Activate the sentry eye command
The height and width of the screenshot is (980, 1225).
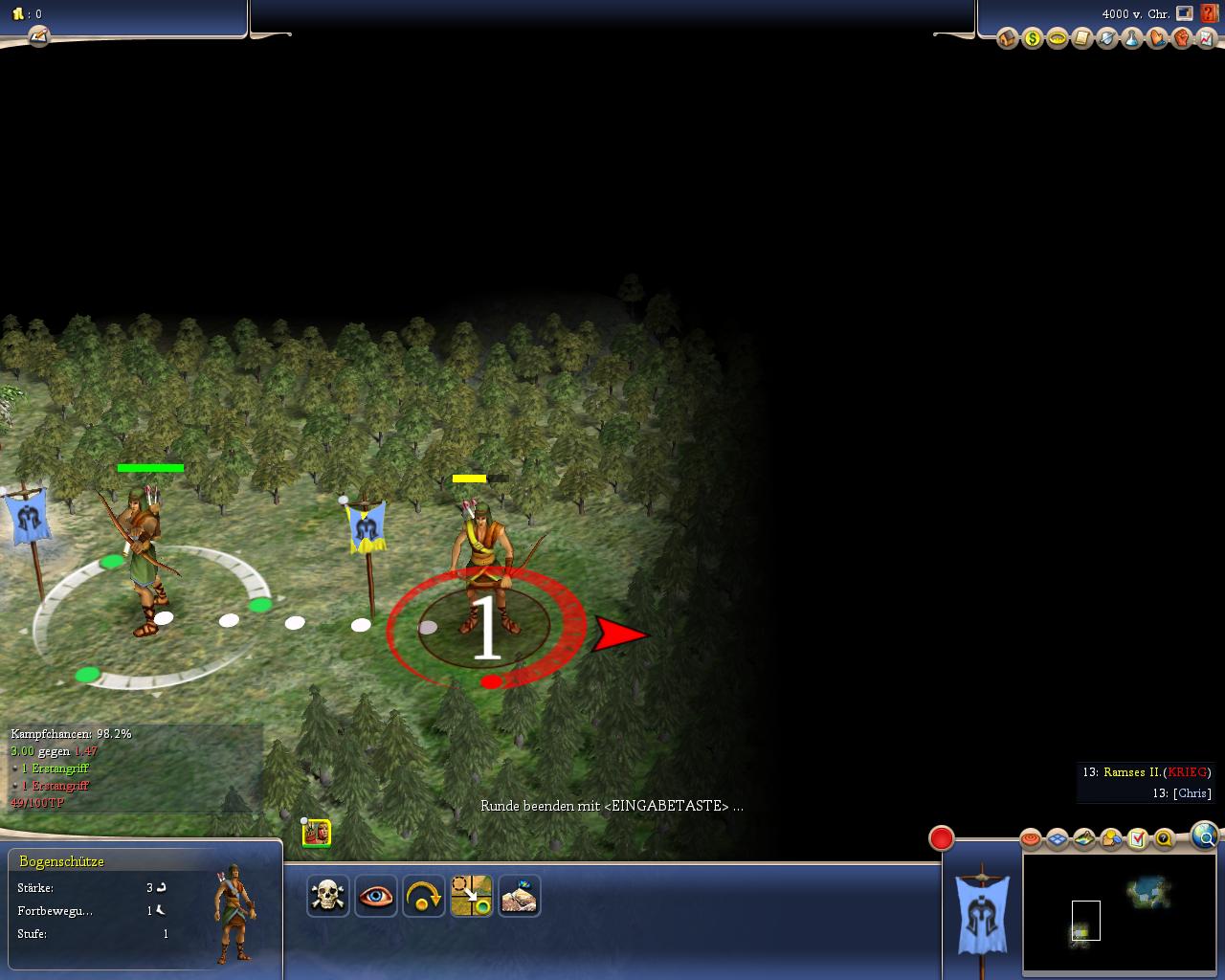tap(376, 897)
